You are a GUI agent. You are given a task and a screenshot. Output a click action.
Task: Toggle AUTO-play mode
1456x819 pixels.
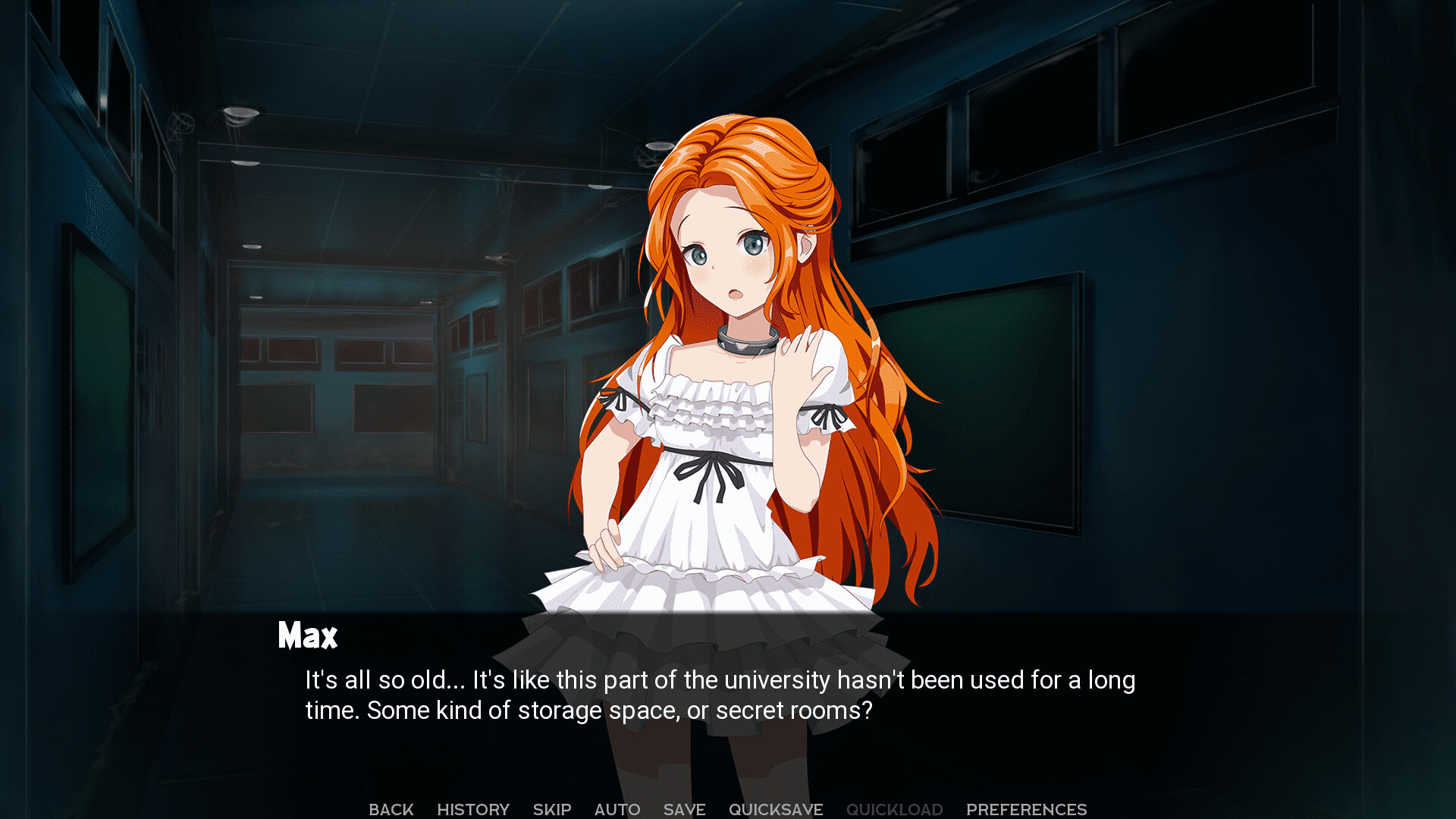(x=617, y=808)
